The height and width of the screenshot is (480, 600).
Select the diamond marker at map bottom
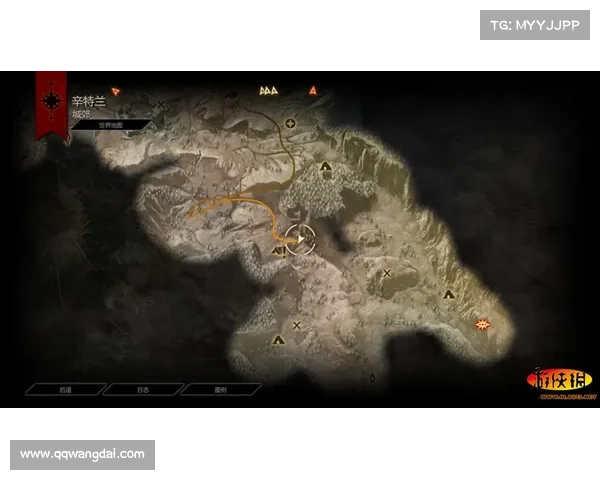(x=372, y=378)
